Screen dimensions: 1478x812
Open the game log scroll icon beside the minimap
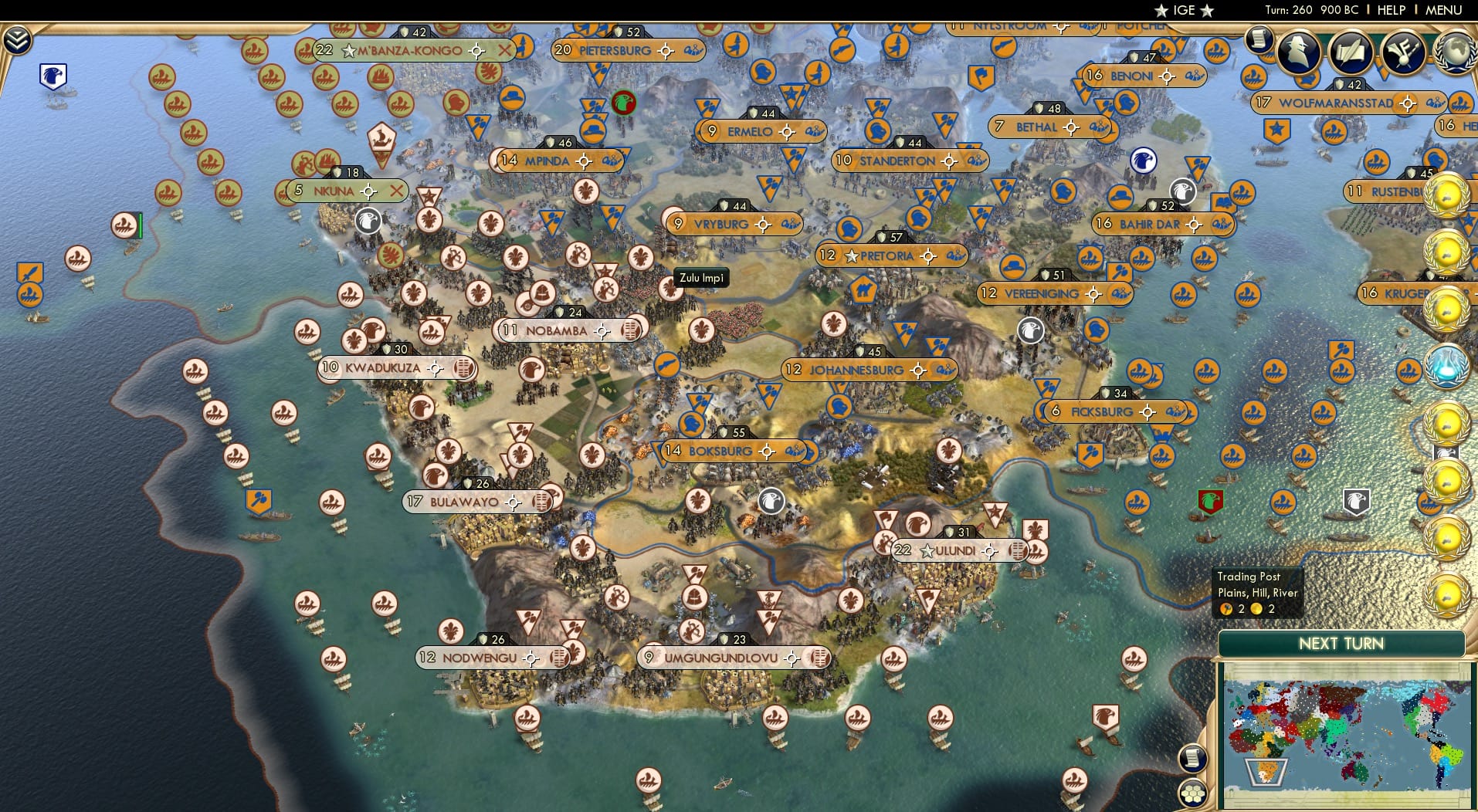(x=1194, y=757)
